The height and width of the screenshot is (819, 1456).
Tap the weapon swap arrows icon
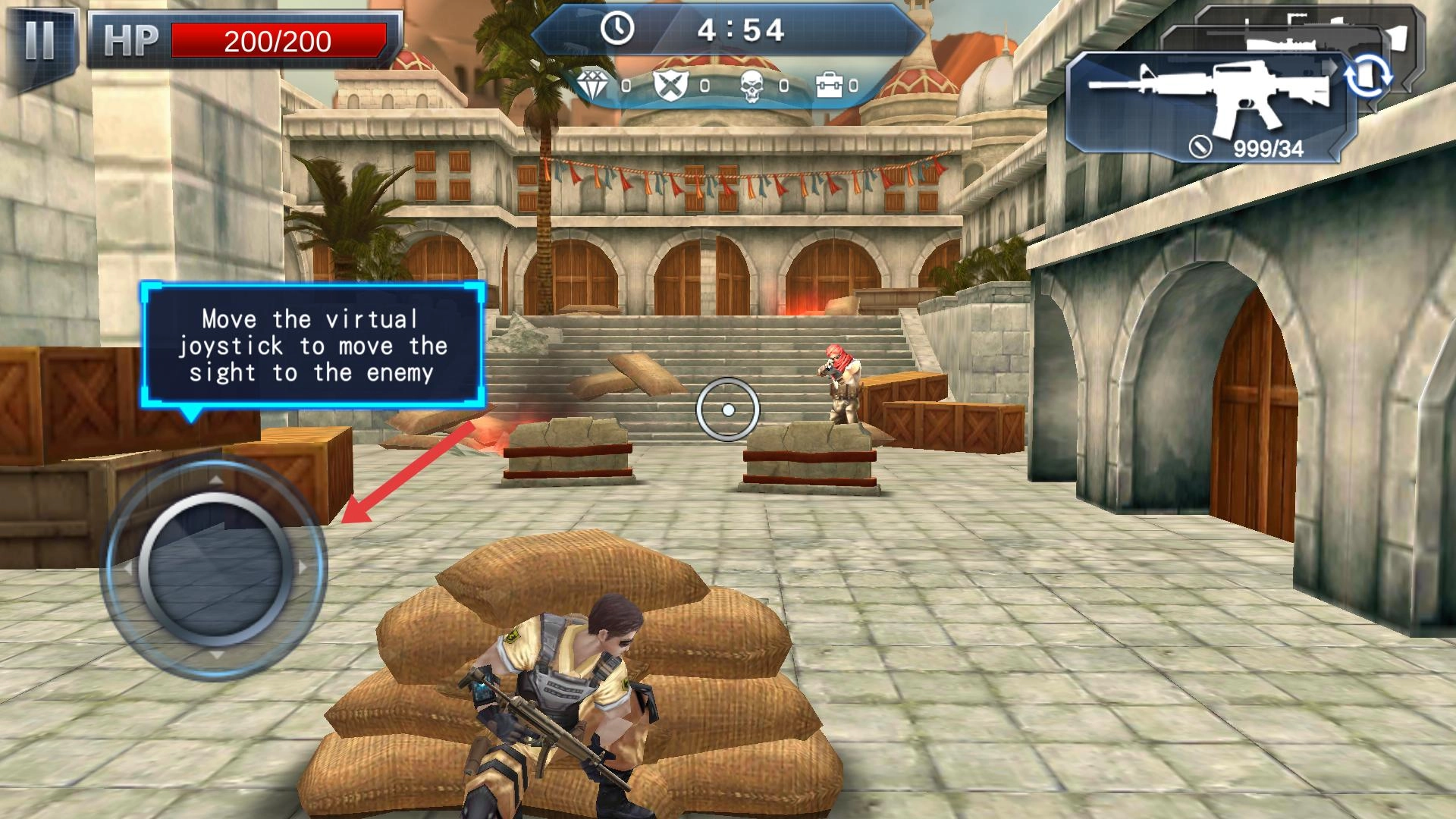pyautogui.click(x=1369, y=77)
